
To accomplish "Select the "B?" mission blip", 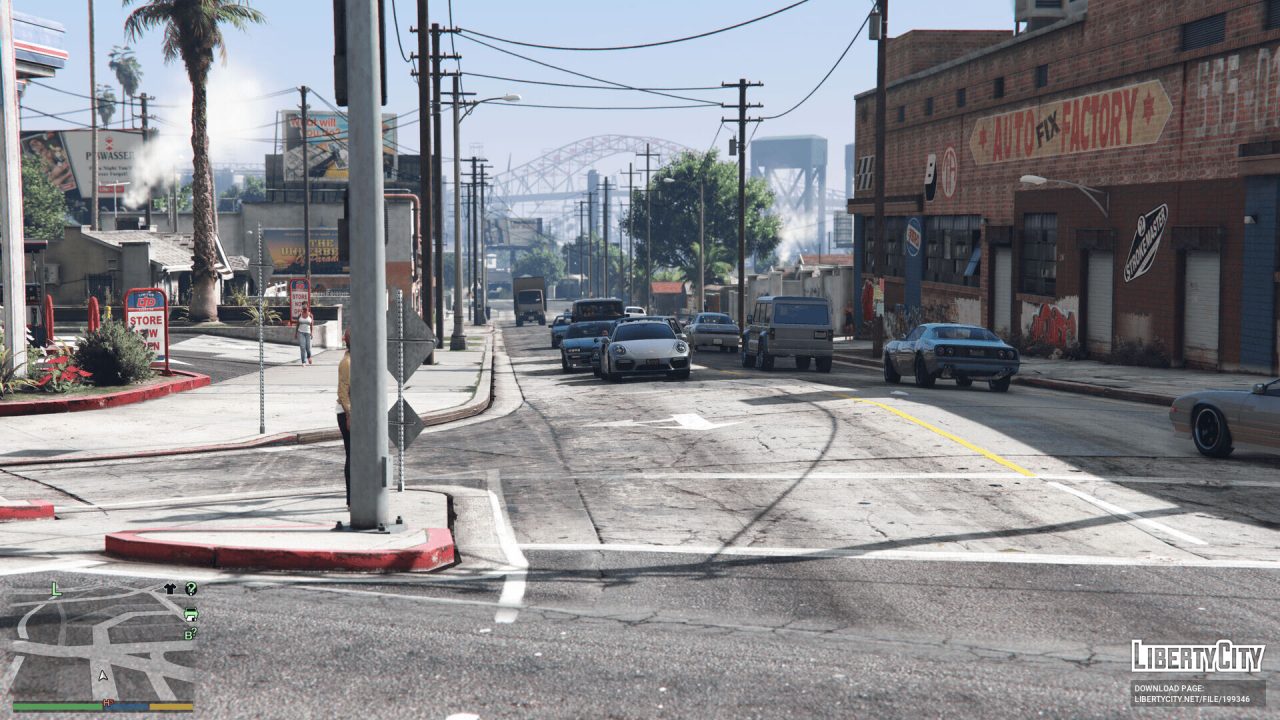I will coord(190,632).
